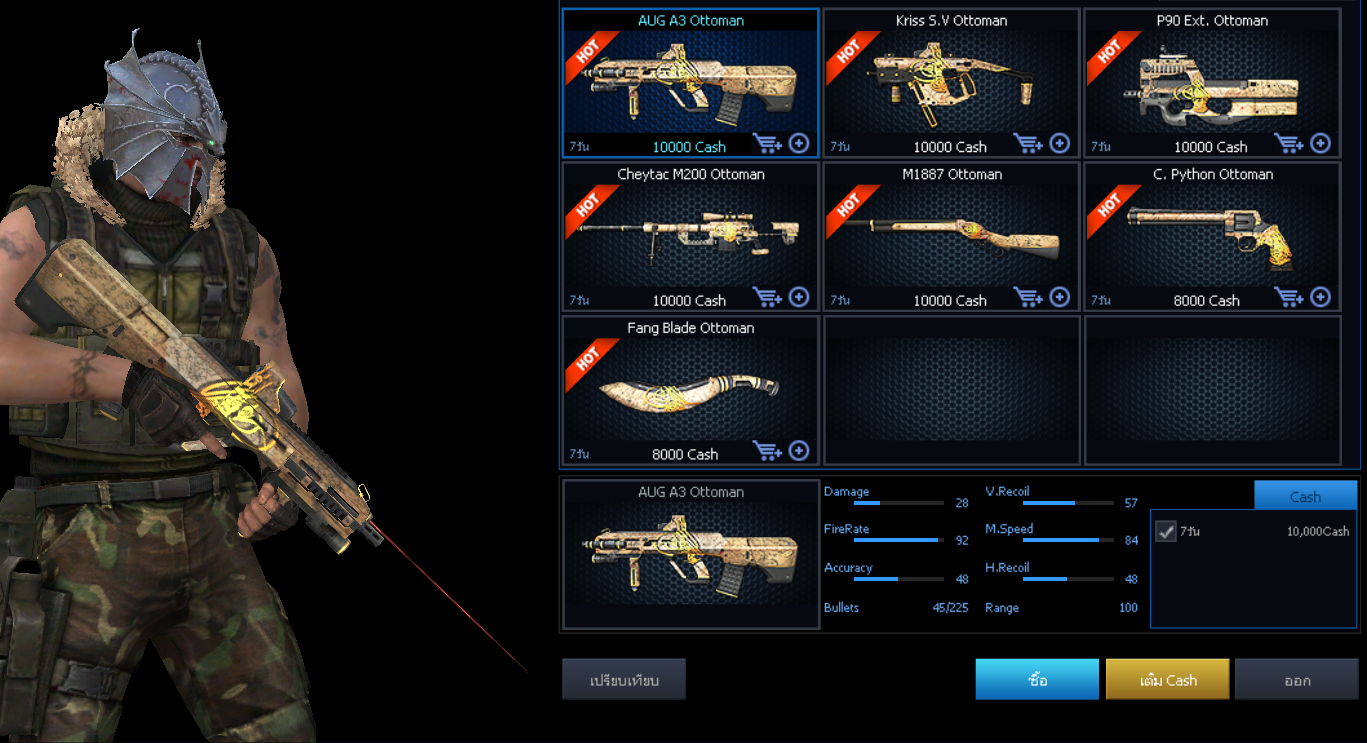Pick the Fang Blade Ottoman knife tile
Image resolution: width=1367 pixels, height=743 pixels.
pyautogui.click(x=690, y=391)
